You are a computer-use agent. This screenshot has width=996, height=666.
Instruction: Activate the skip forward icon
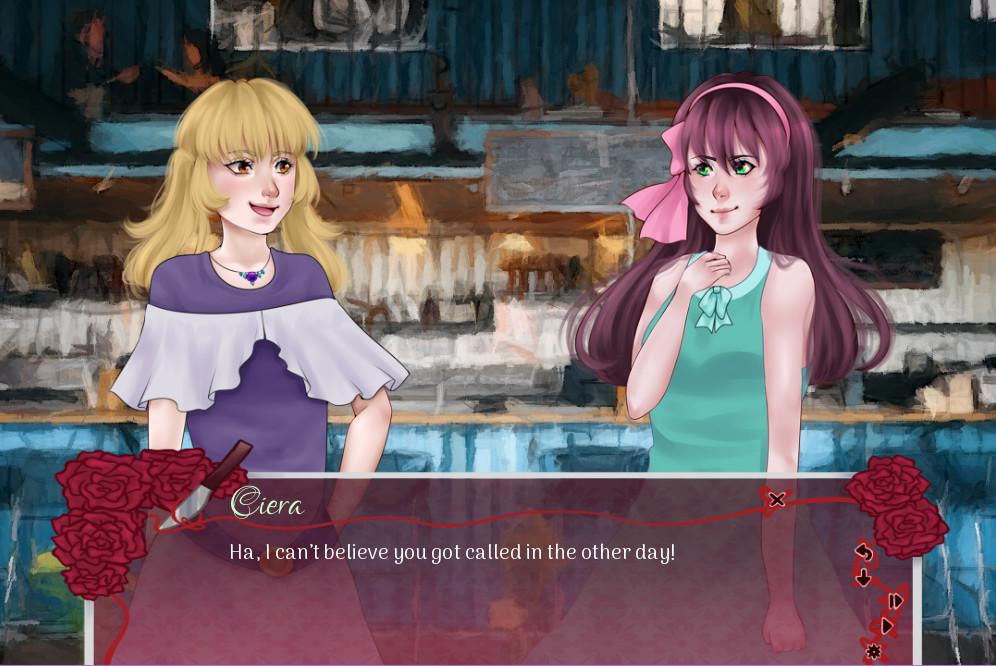pos(894,601)
